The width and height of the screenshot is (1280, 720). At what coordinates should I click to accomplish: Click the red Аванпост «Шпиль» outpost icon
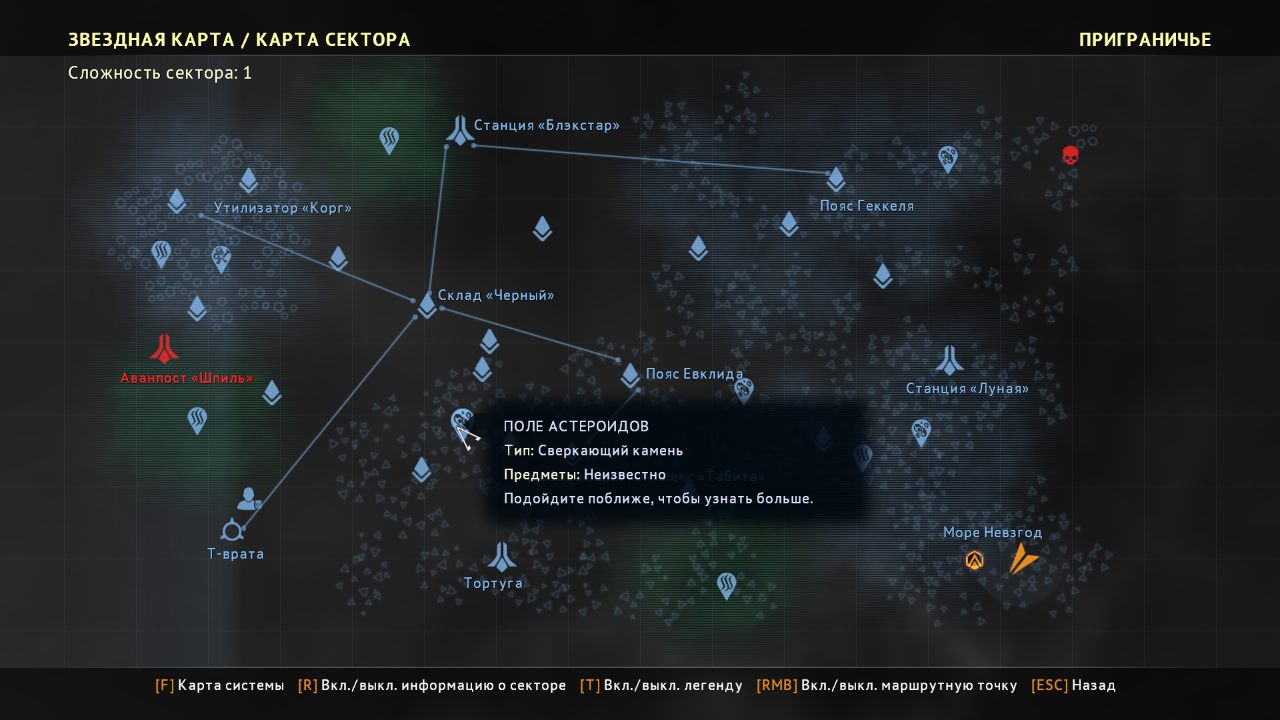pyautogui.click(x=164, y=349)
